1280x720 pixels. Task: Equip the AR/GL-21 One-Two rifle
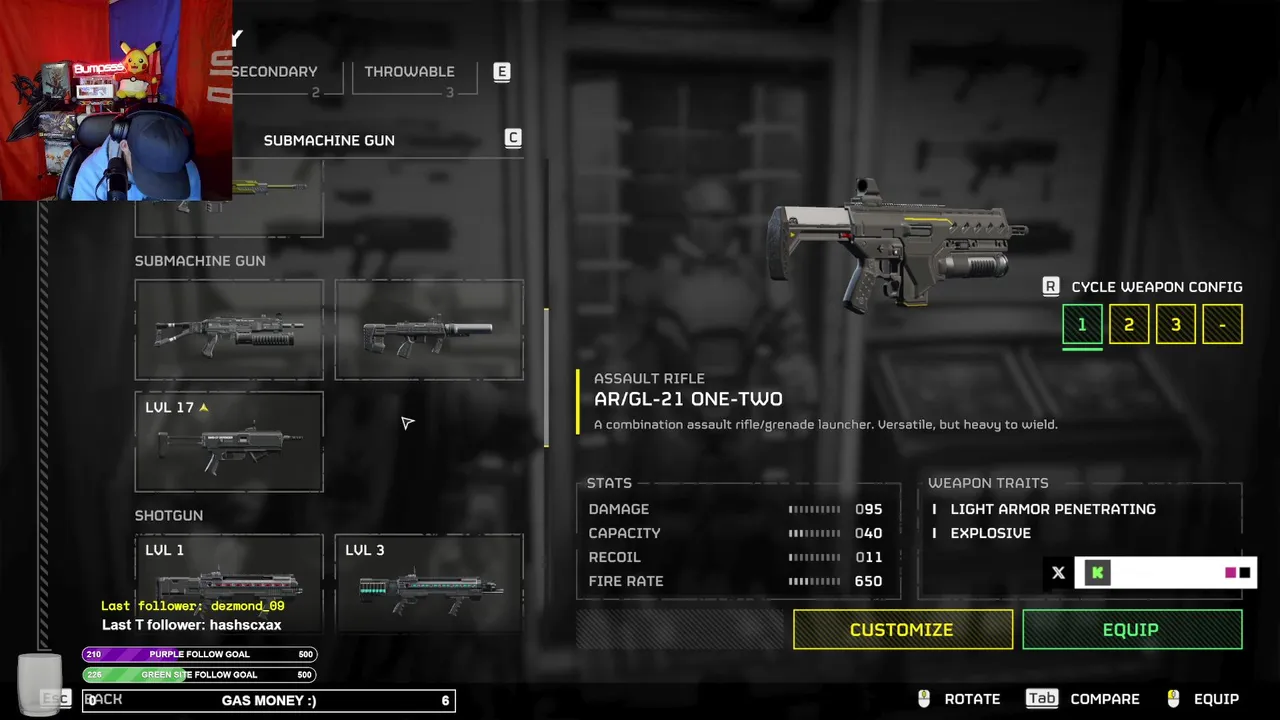pyautogui.click(x=1131, y=630)
